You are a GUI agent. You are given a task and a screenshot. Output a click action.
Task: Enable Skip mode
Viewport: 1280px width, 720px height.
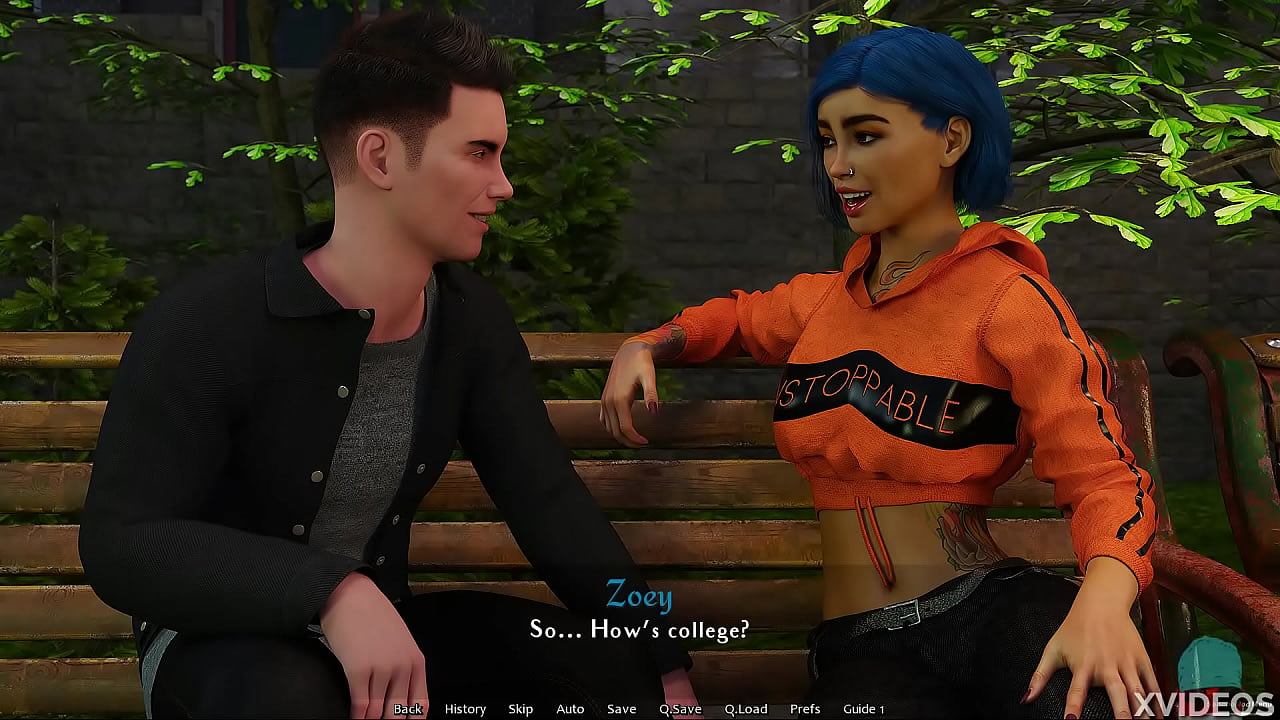tap(520, 708)
